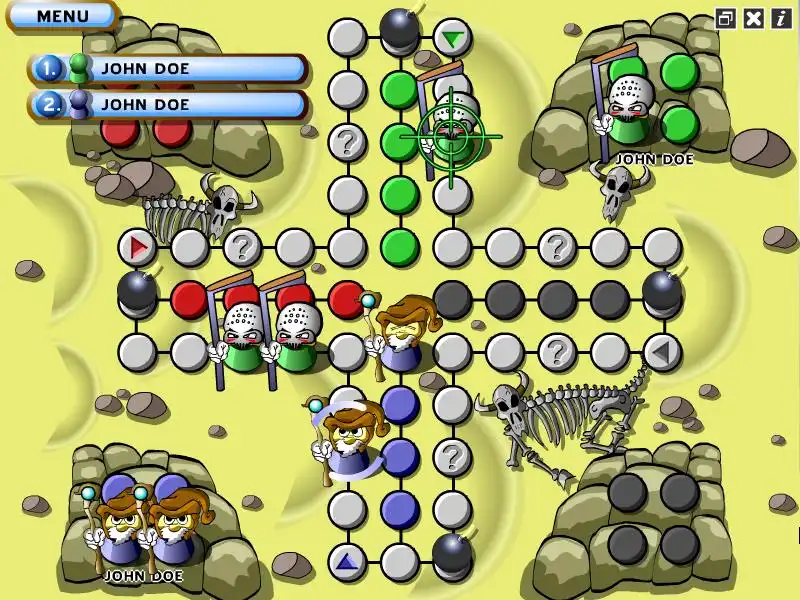Select player 2 John Doe with purple pawn

tap(168, 103)
